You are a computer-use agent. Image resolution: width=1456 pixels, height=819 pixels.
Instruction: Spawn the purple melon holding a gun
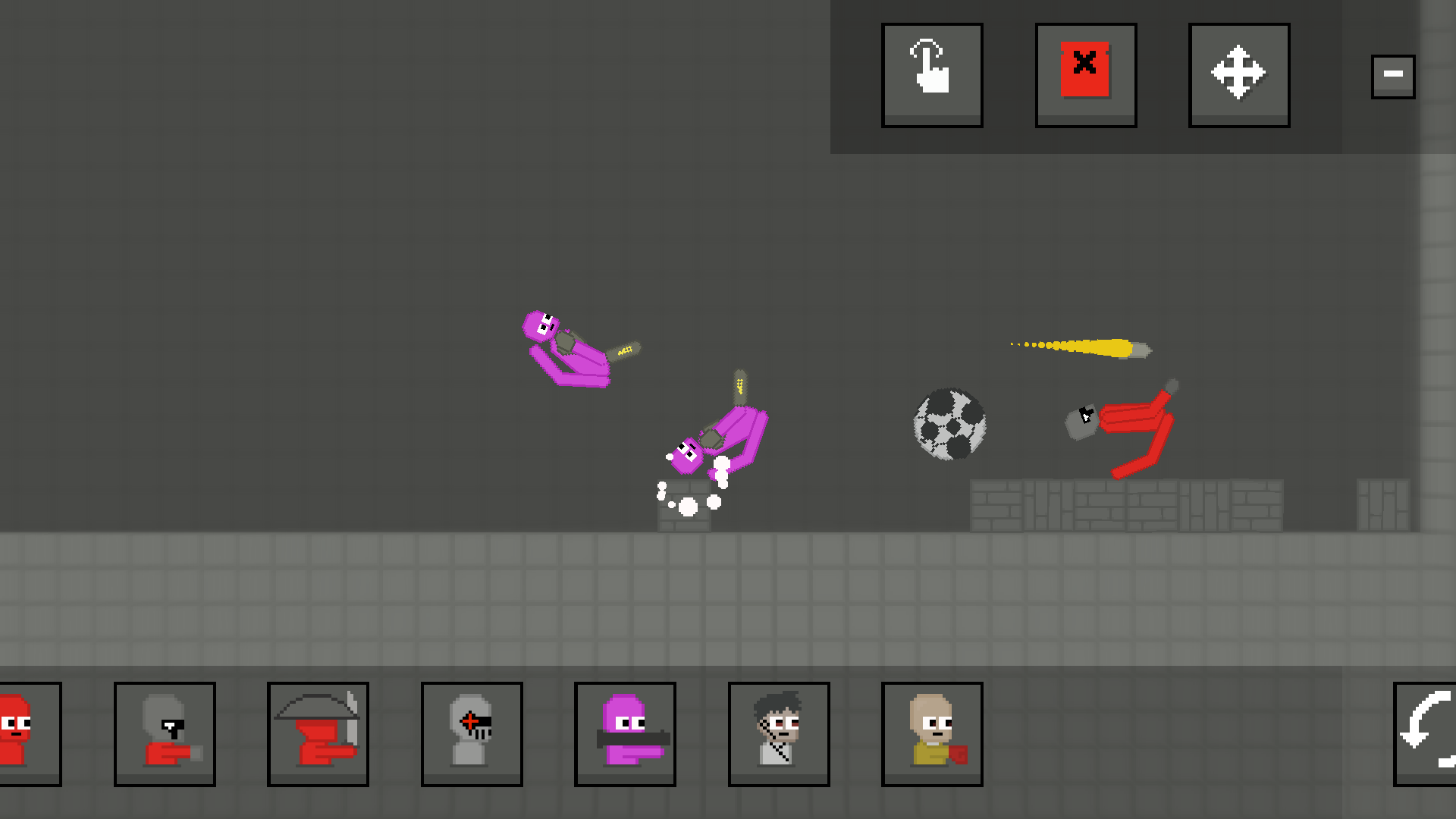(x=625, y=733)
